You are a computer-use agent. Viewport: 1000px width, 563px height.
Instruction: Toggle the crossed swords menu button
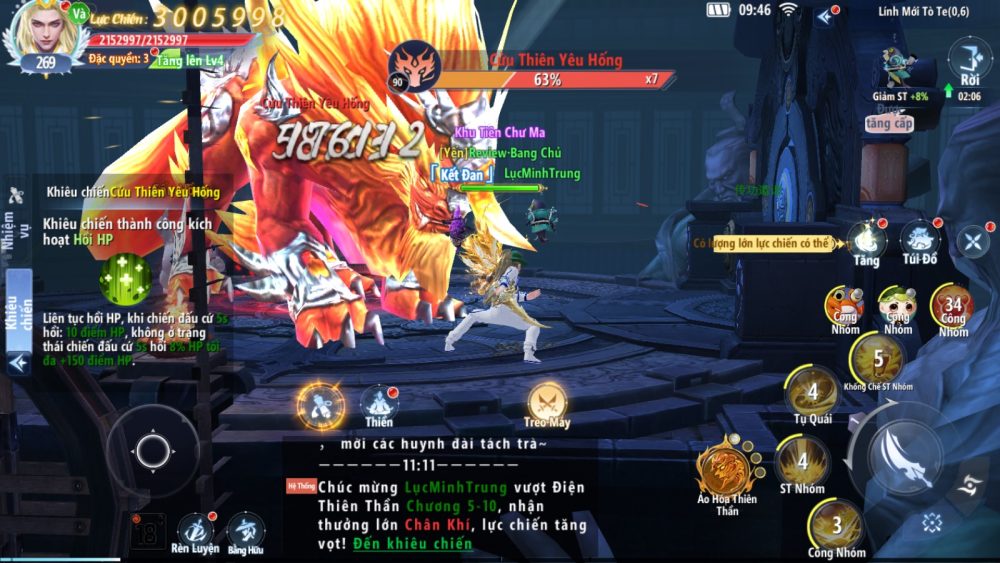[972, 240]
